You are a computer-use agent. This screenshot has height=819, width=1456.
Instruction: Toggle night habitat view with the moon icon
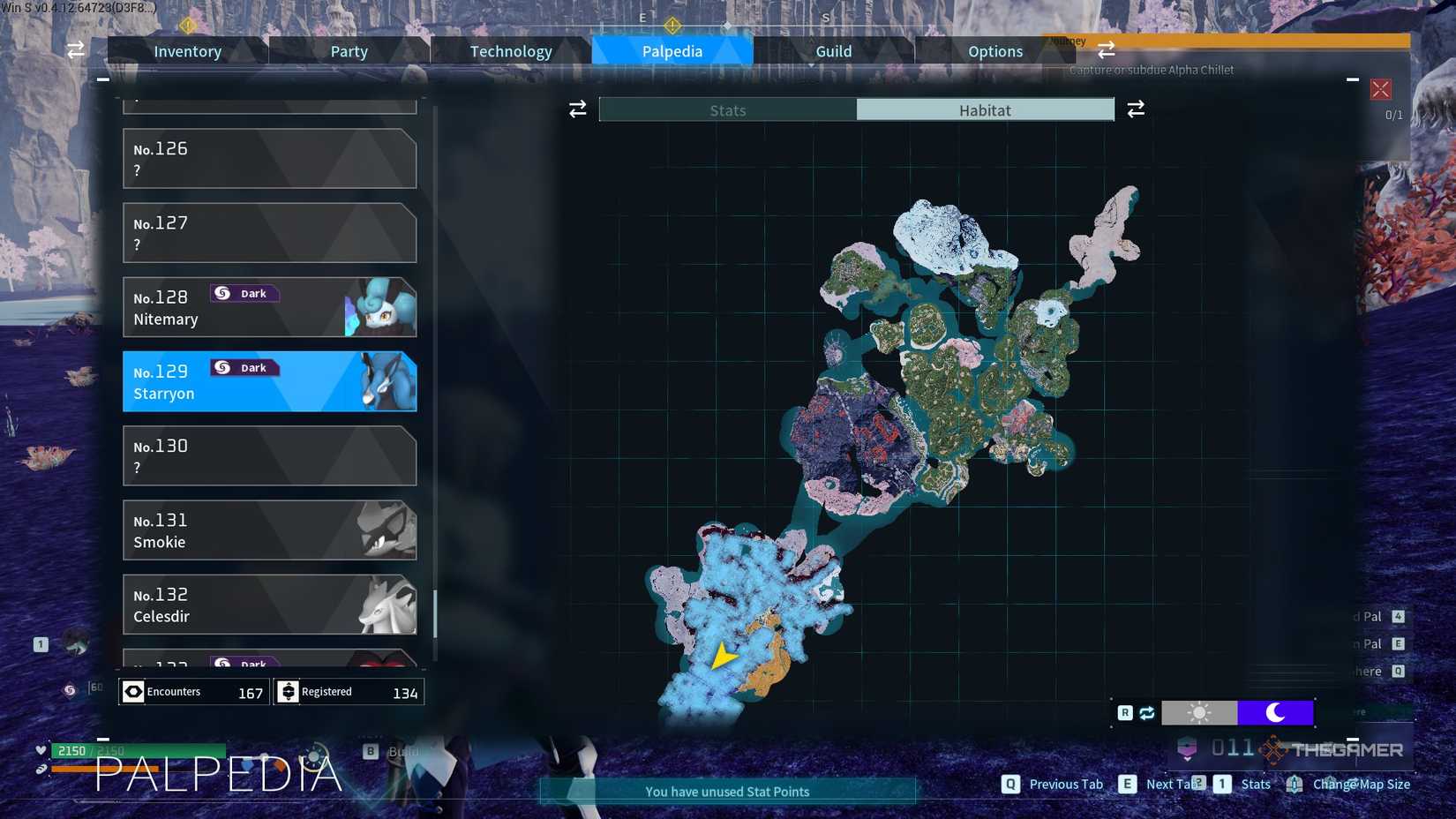[1276, 712]
